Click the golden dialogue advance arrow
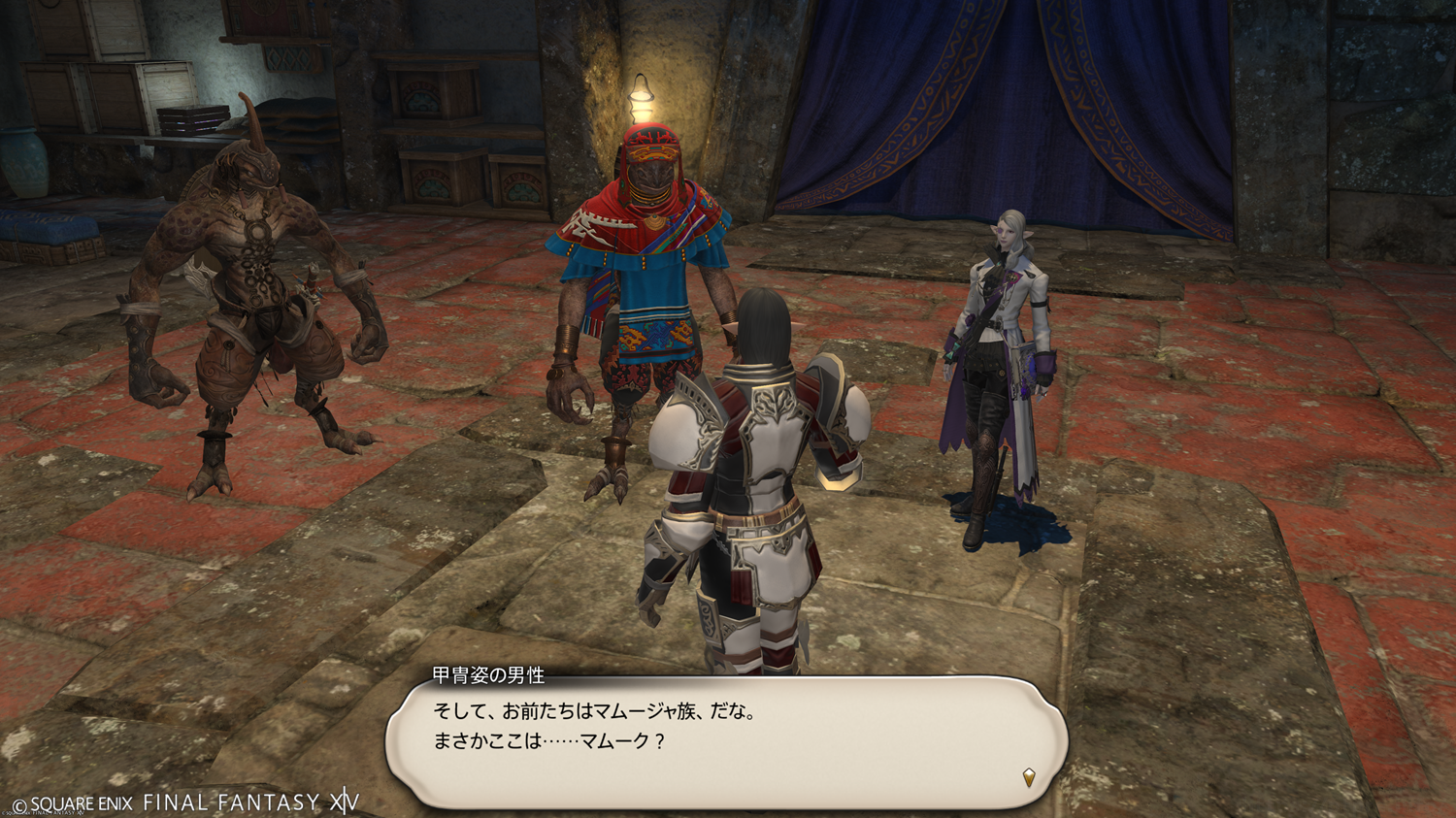The height and width of the screenshot is (818, 1456). tap(1029, 776)
